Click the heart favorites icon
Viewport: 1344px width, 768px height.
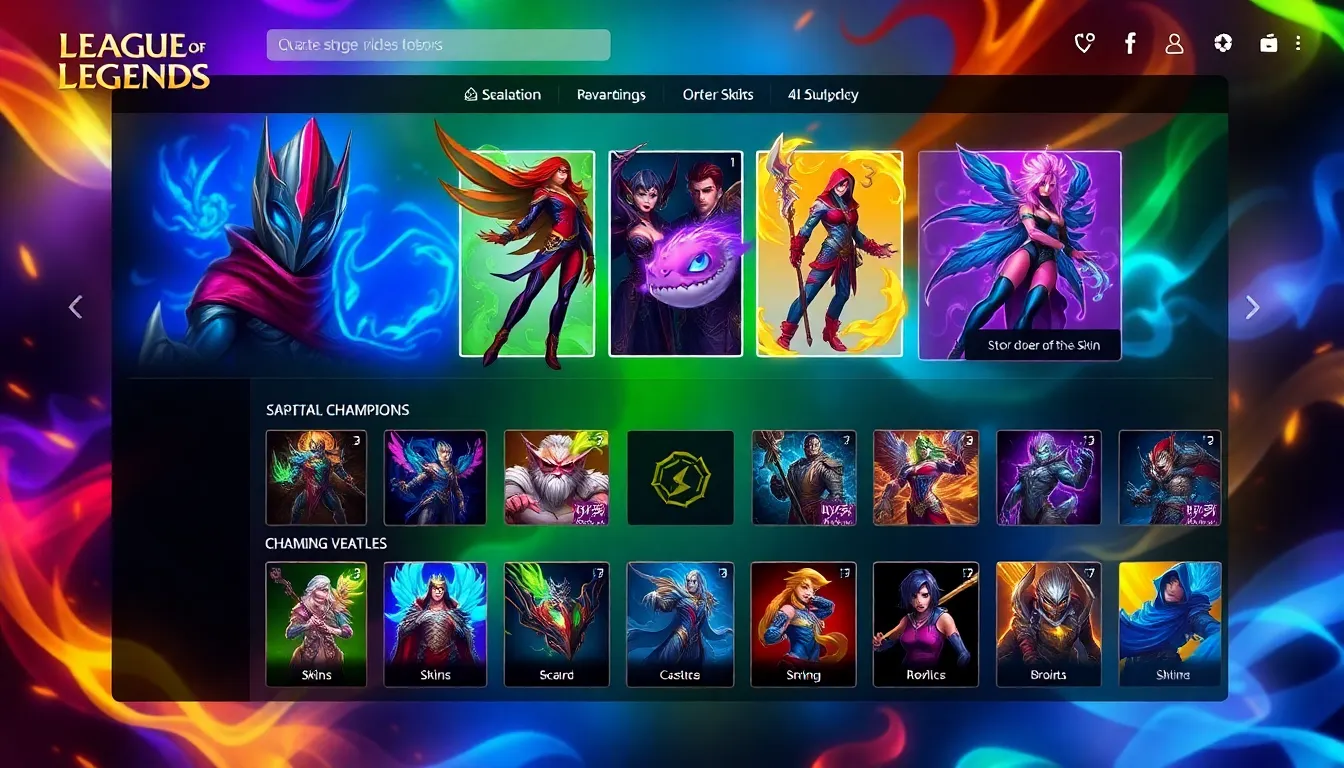click(1084, 44)
